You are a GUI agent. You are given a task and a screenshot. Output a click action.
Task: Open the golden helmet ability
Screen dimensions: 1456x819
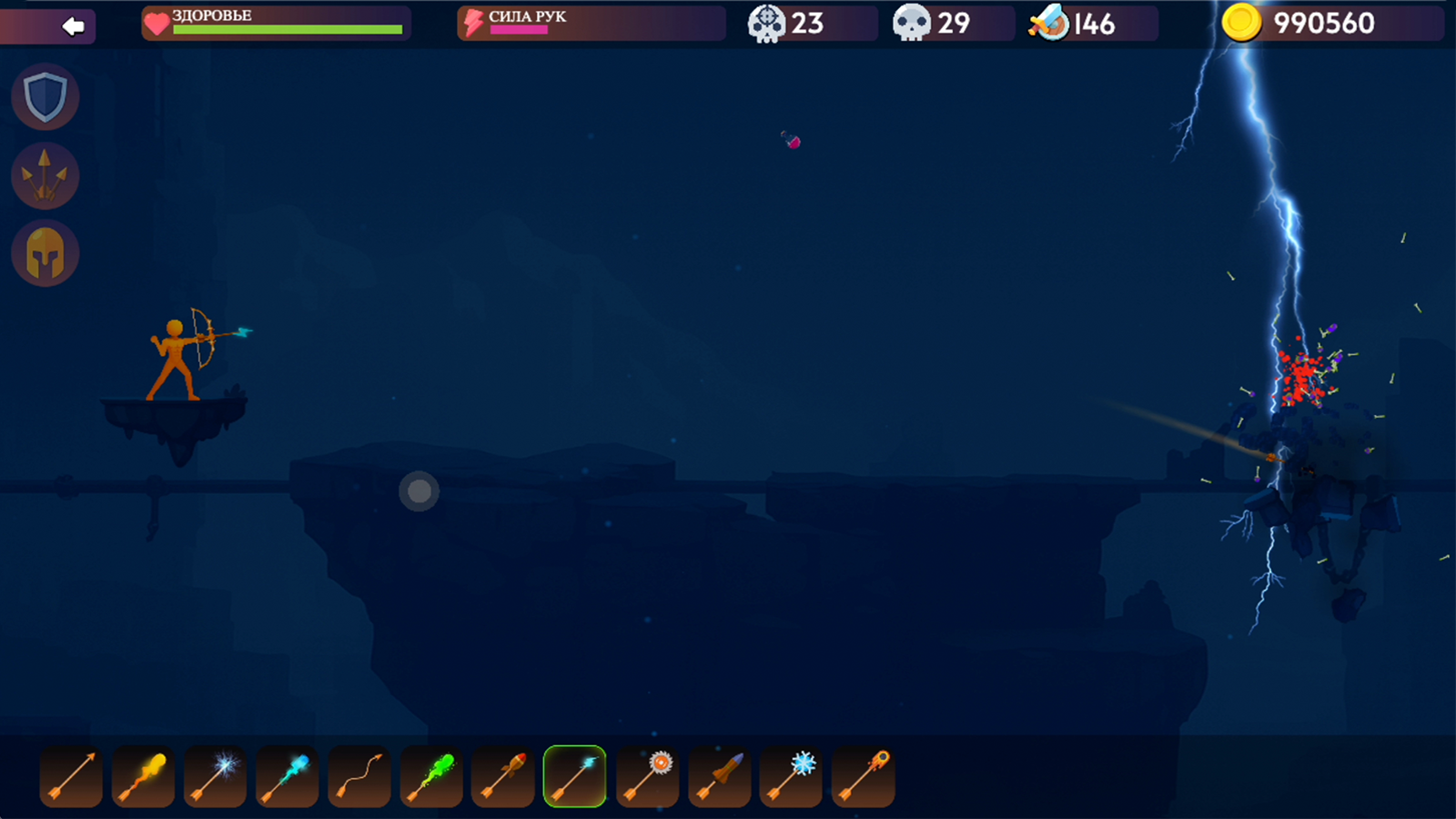coord(45,252)
